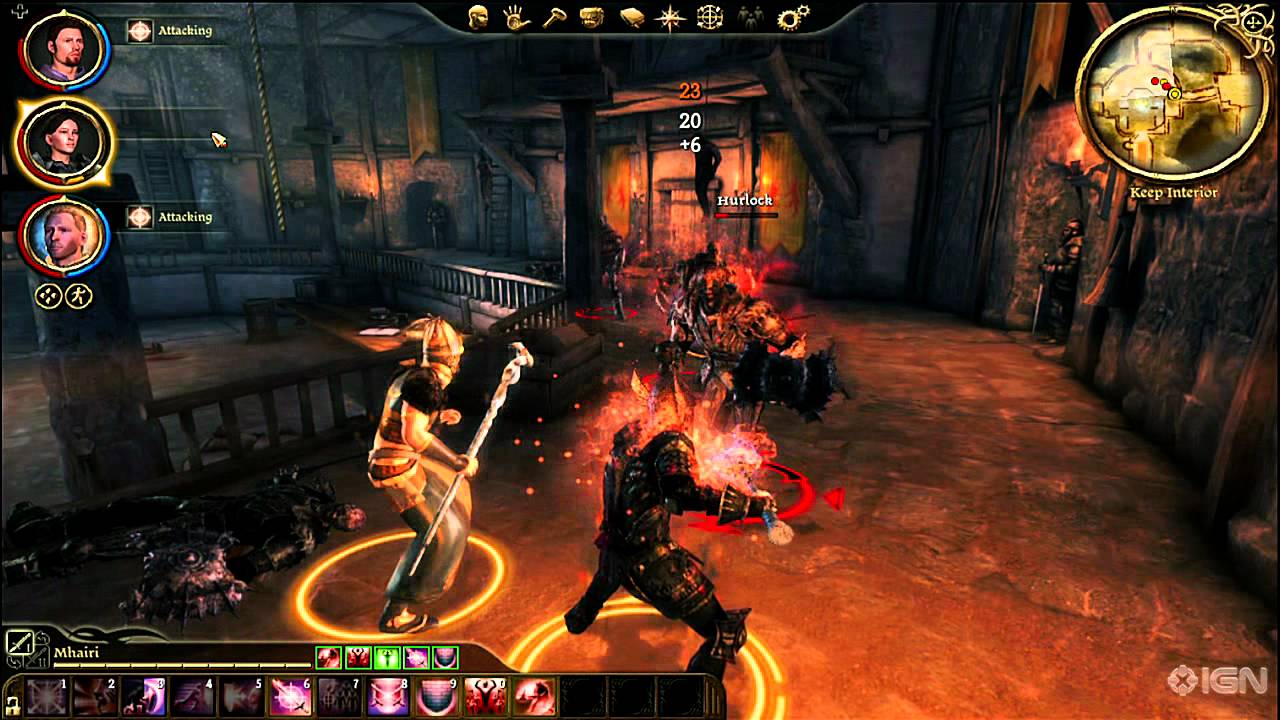Click the hand icon in top menu
This screenshot has width=1280, height=720.
(516, 17)
